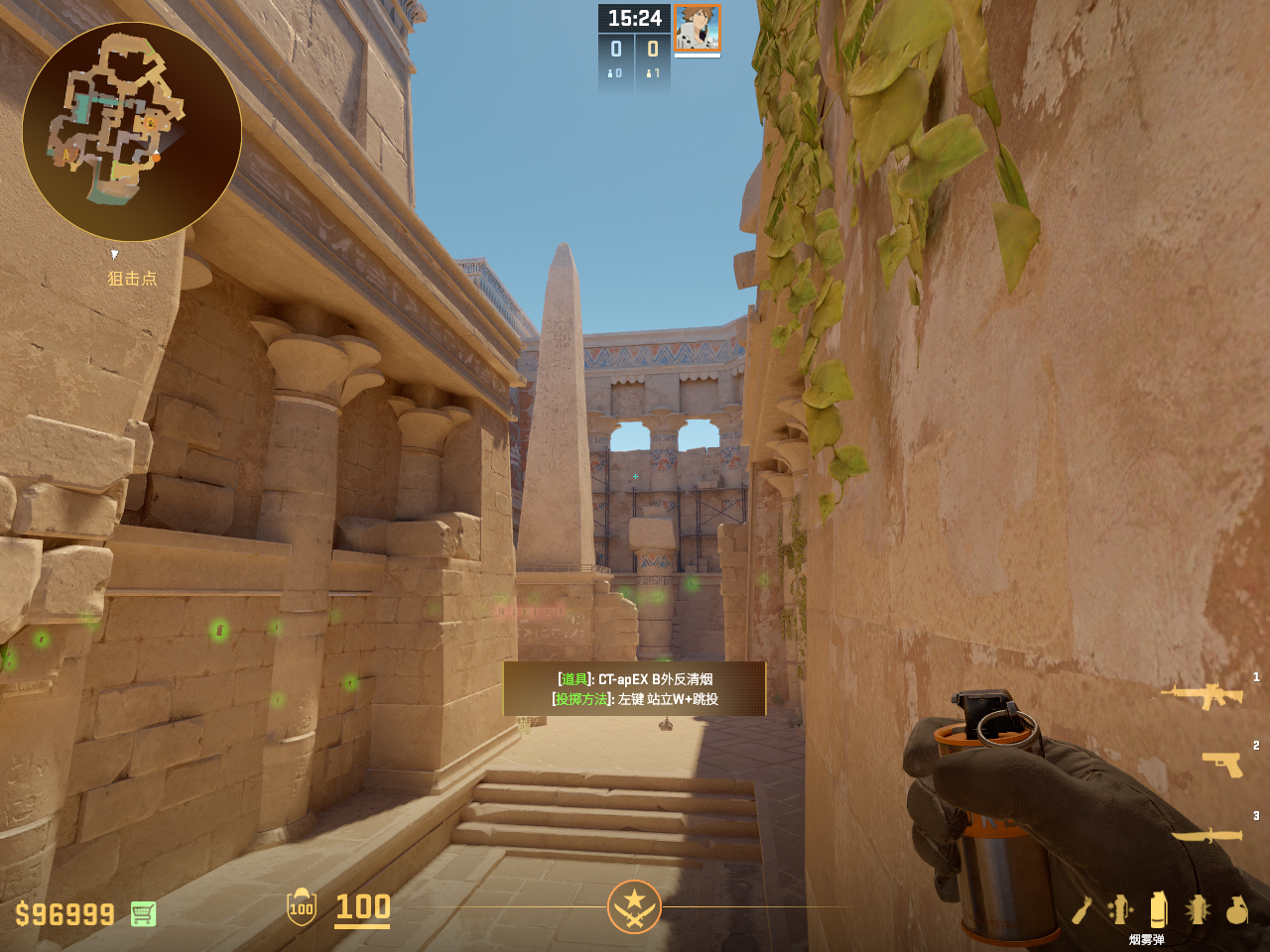
Task: Choose the flashbang grenade icon
Action: pyautogui.click(x=1198, y=909)
